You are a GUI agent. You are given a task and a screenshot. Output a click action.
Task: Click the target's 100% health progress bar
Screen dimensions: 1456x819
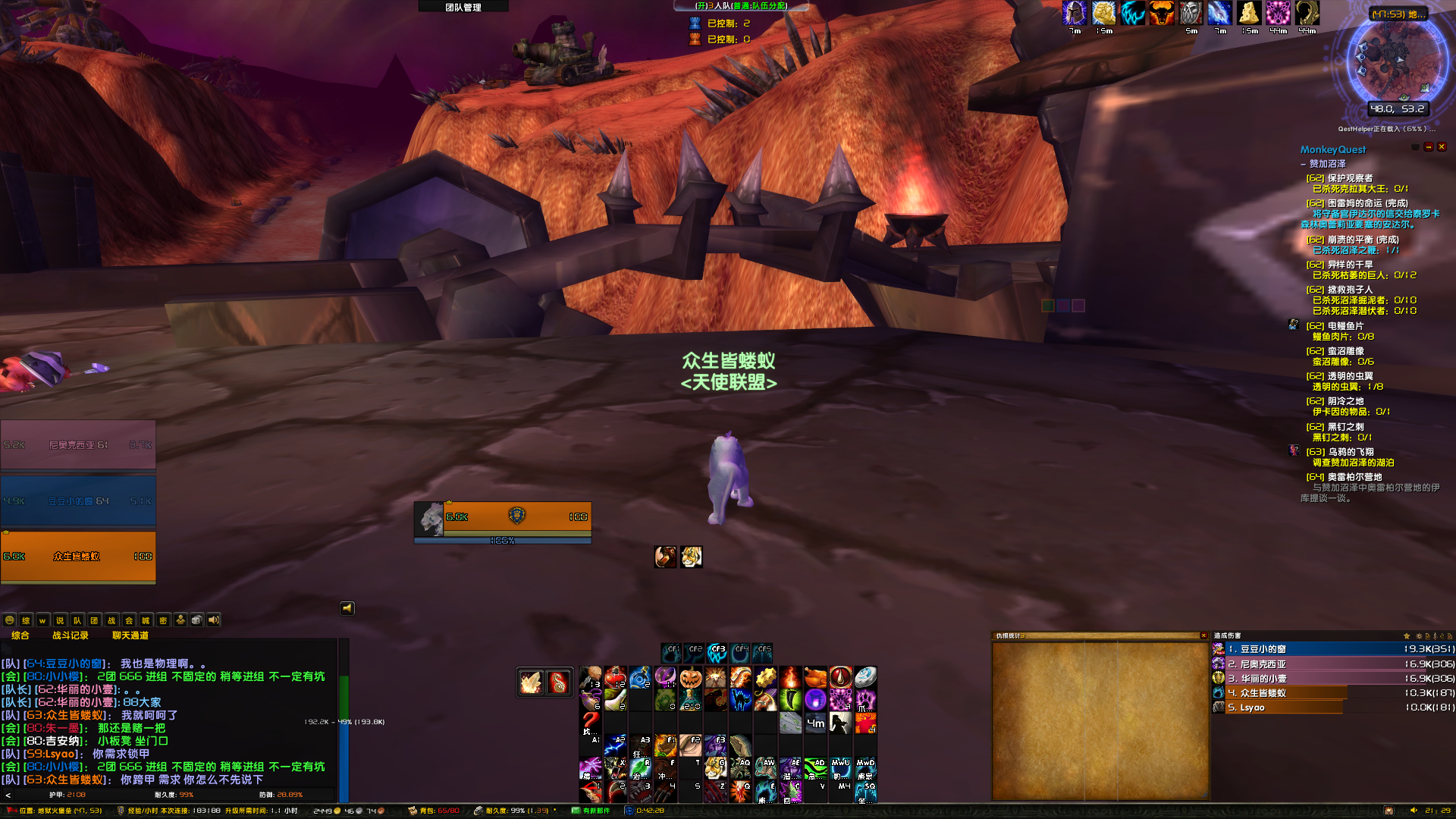click(x=503, y=541)
